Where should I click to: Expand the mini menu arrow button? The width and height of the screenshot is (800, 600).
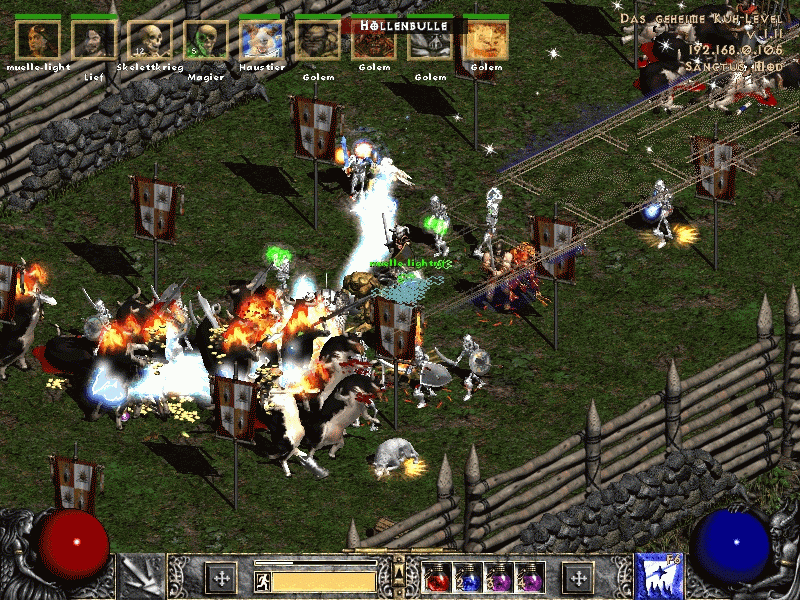click(398, 572)
